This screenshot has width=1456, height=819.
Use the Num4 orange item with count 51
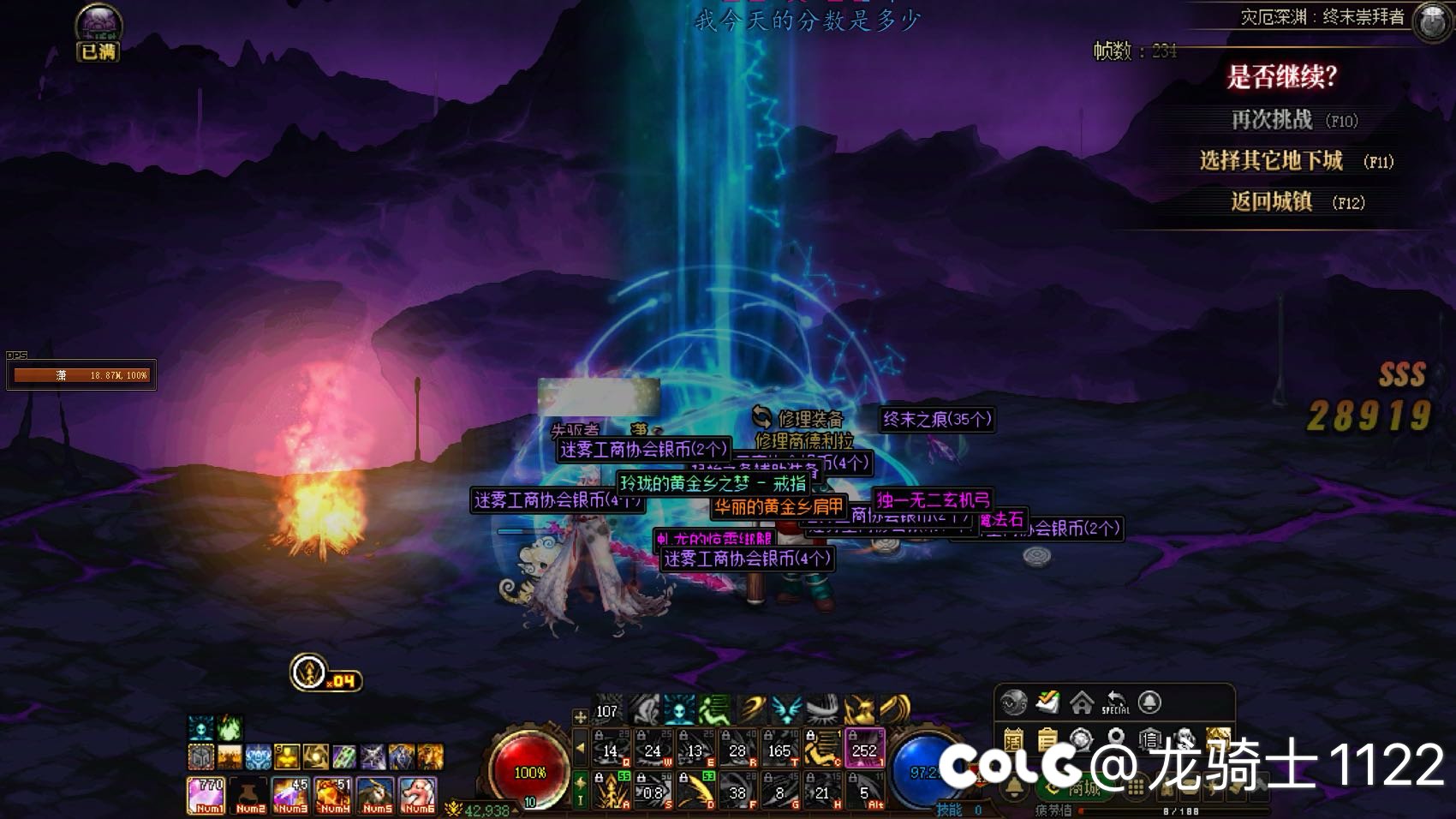click(x=333, y=795)
